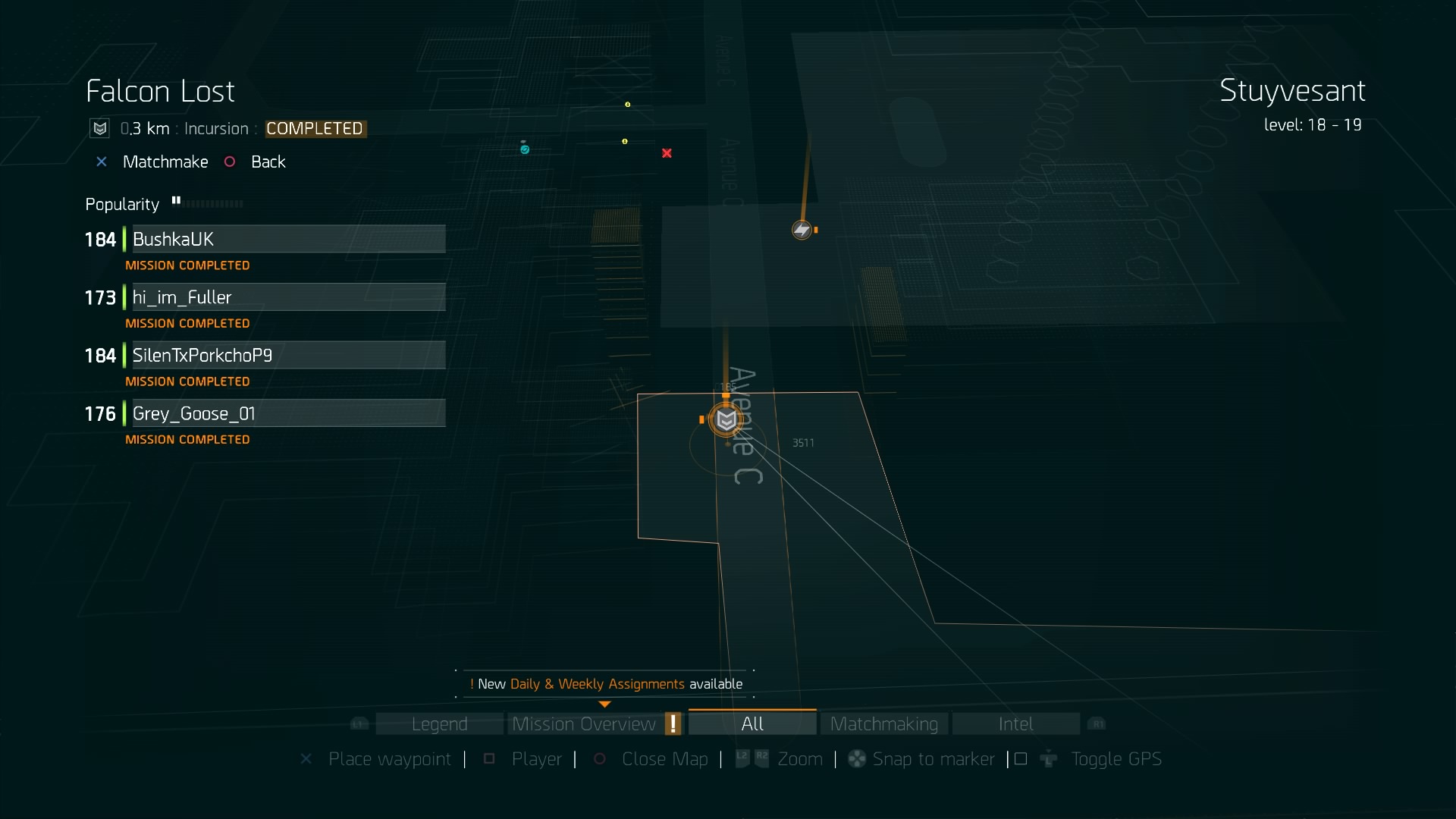
Task: Select the teal marker on the map
Action: click(x=524, y=149)
